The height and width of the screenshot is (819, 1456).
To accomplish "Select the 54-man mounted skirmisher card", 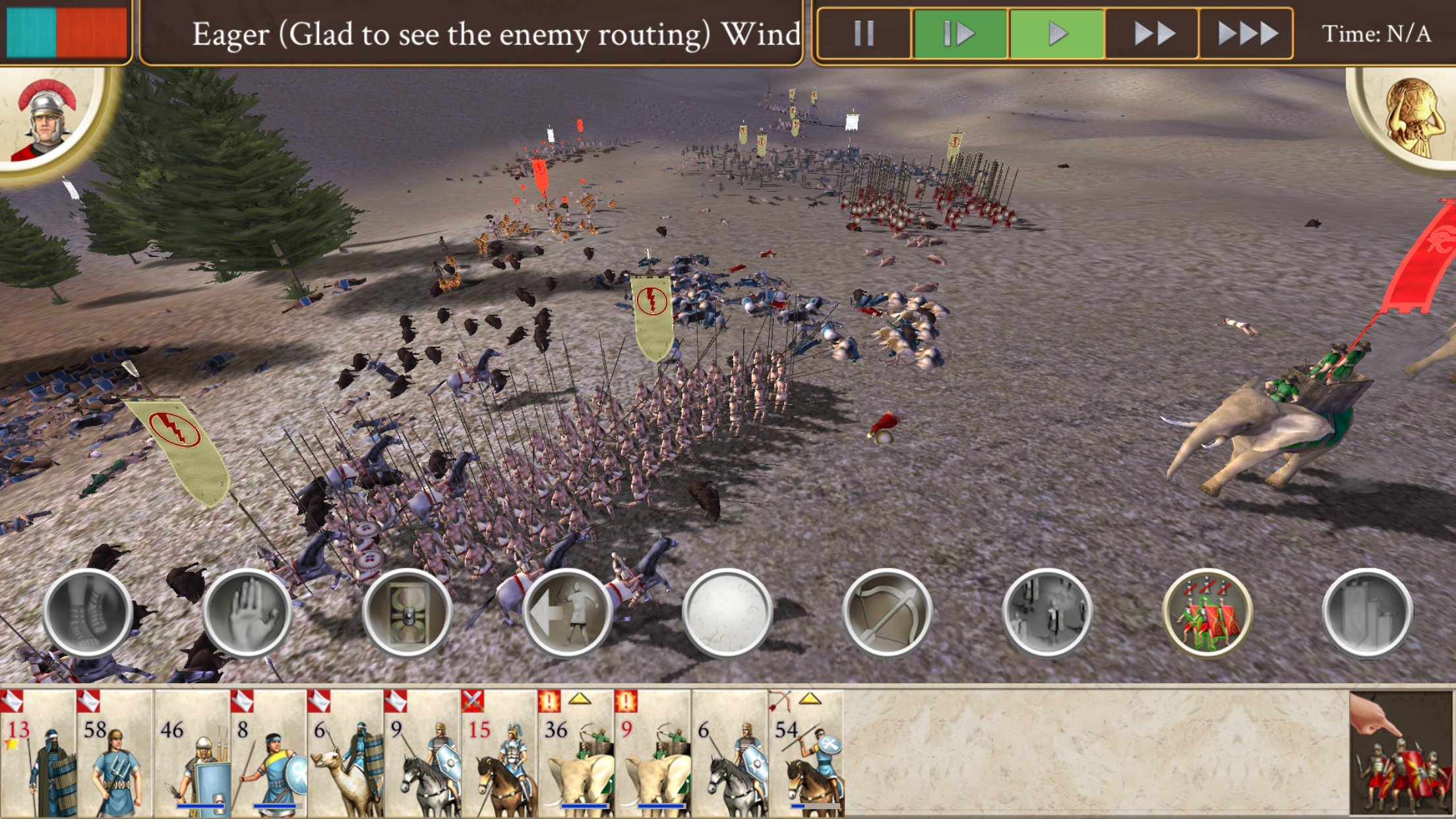I will pyautogui.click(x=806, y=753).
